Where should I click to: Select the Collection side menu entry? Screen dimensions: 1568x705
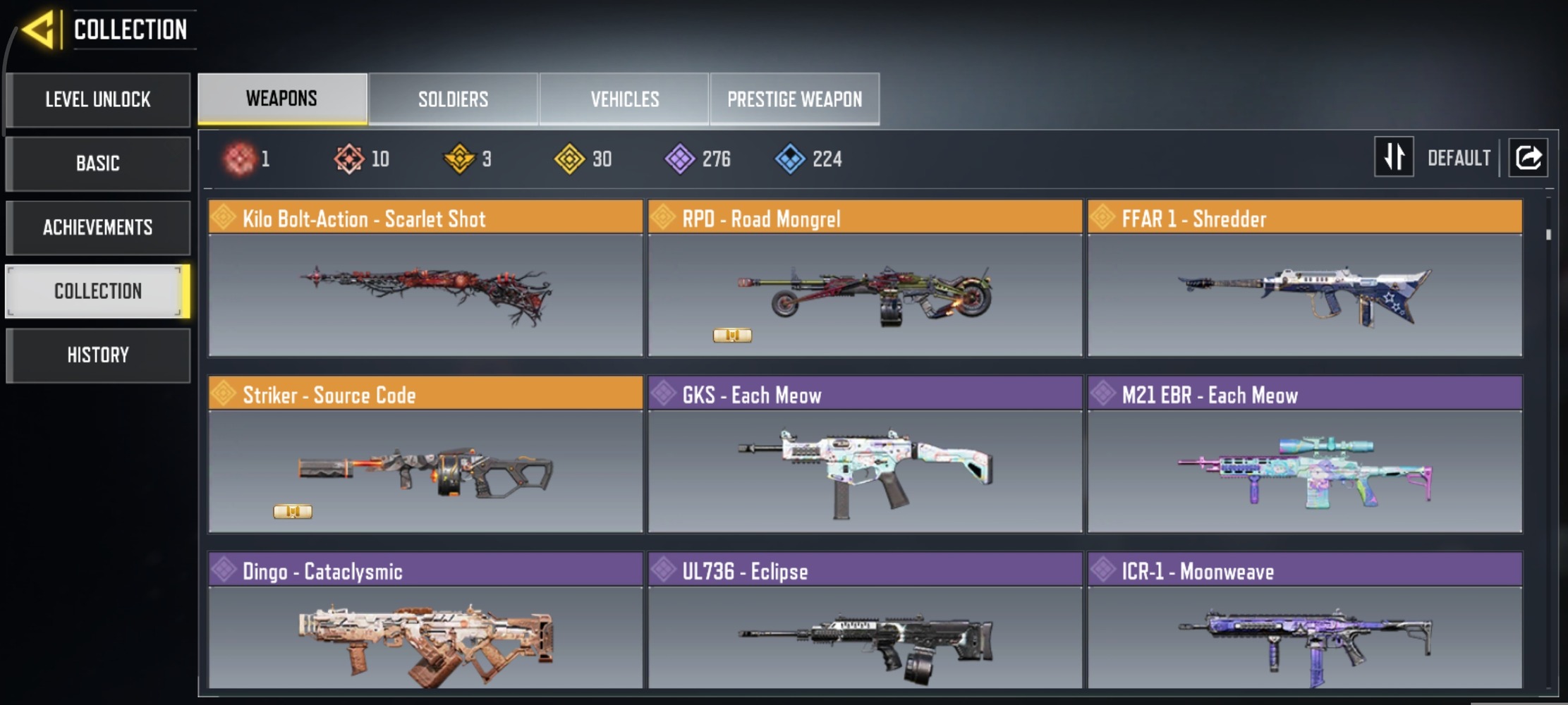click(98, 291)
